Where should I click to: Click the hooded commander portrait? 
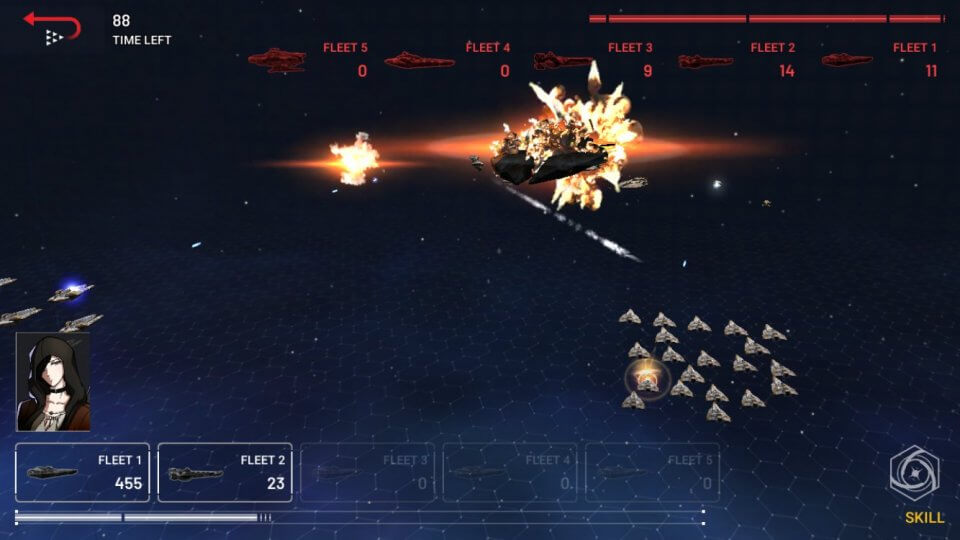point(53,382)
